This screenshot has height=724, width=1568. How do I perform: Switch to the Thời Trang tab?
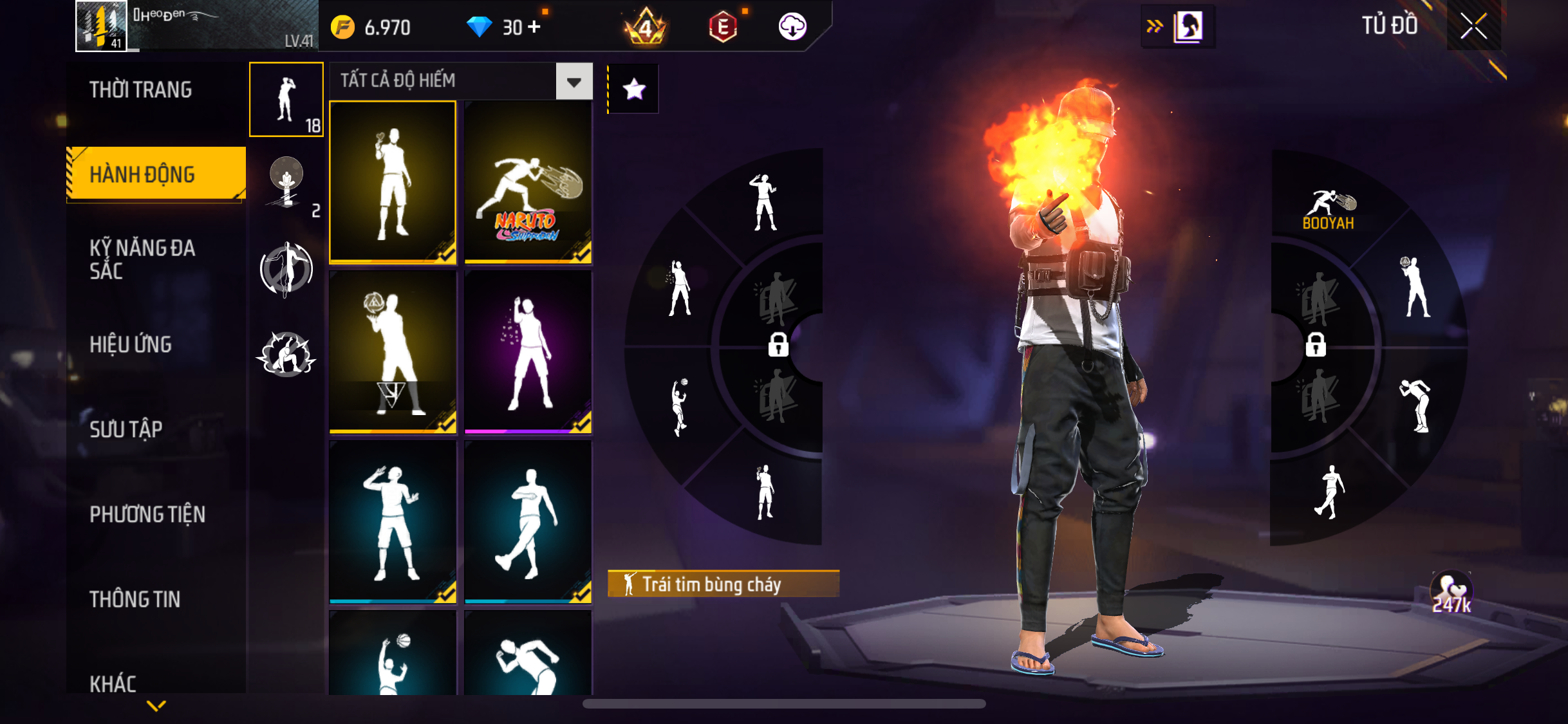click(x=140, y=90)
